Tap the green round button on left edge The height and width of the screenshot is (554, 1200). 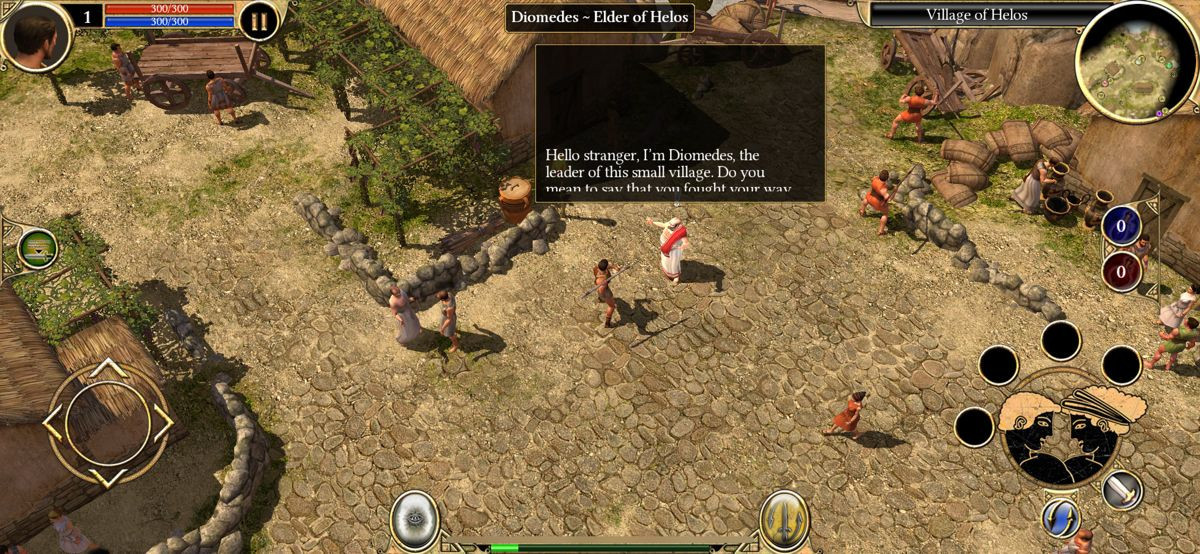point(37,248)
